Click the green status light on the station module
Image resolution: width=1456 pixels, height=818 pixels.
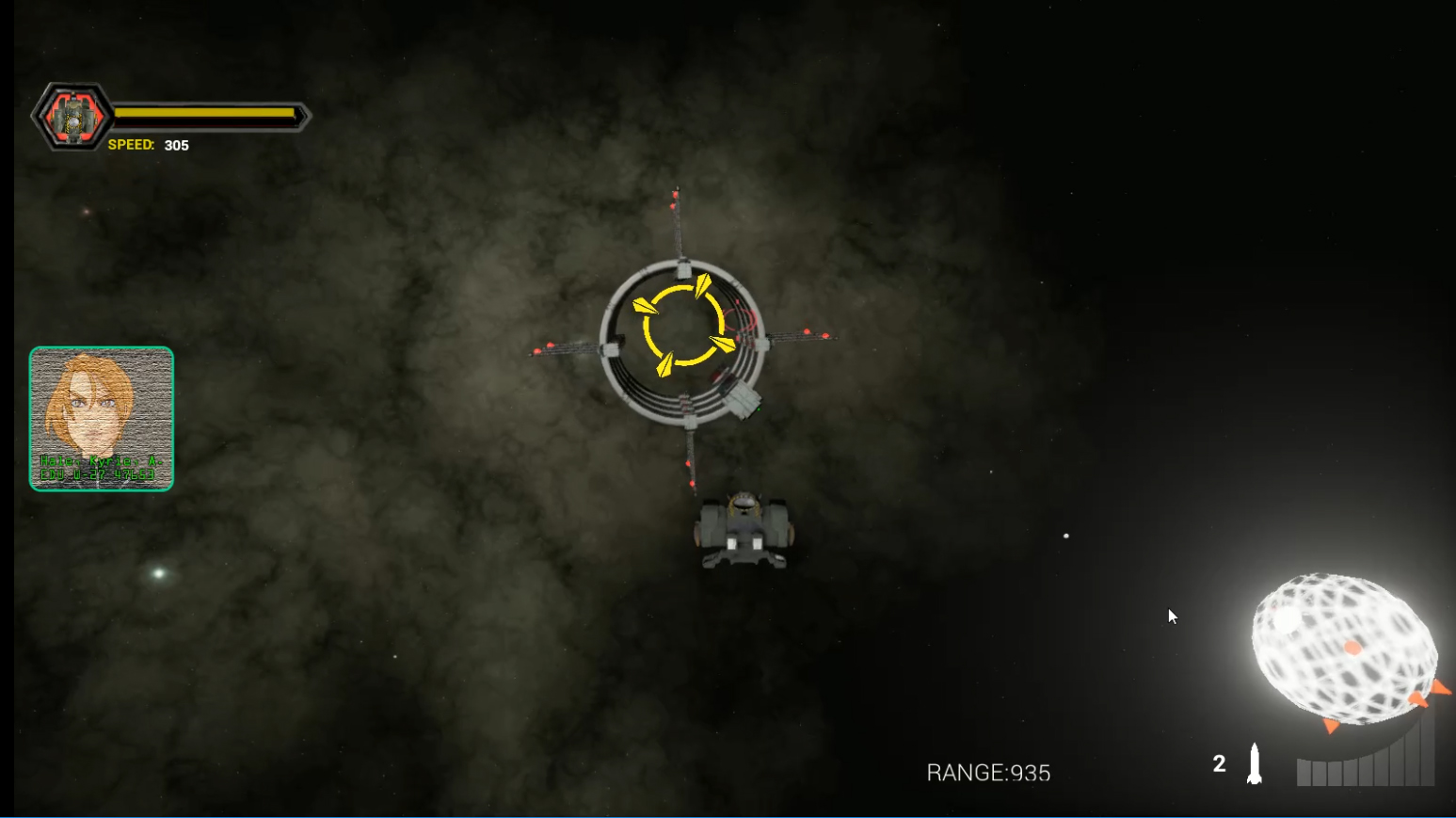pyautogui.click(x=759, y=409)
